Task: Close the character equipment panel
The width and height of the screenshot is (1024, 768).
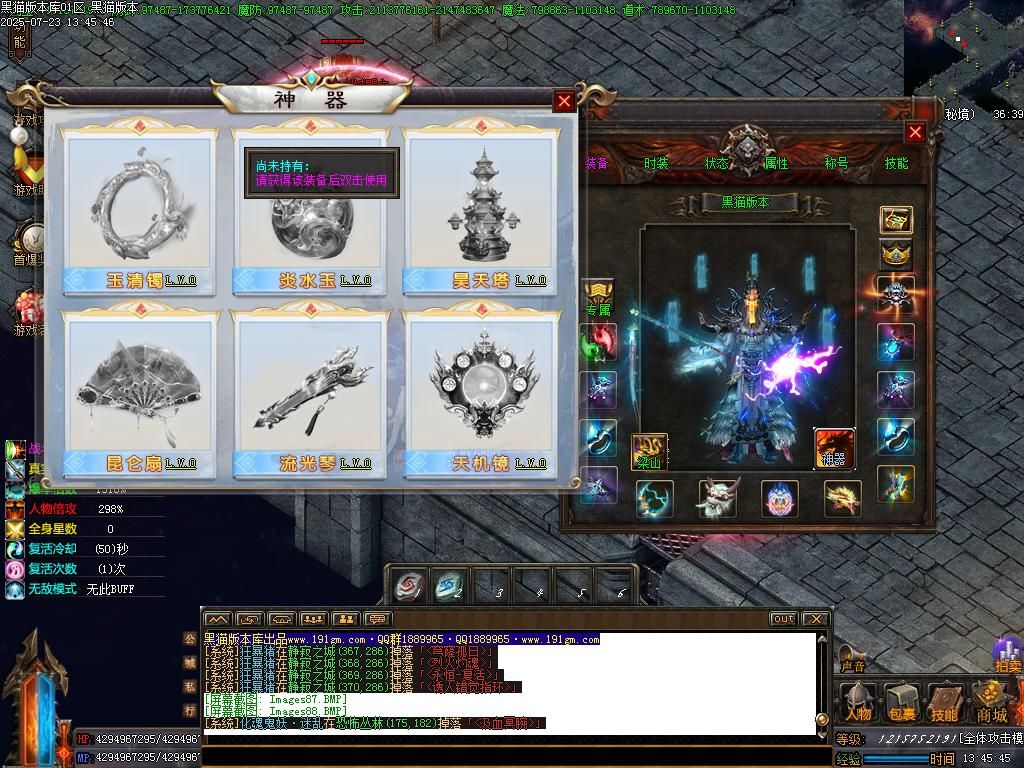Action: [x=915, y=132]
